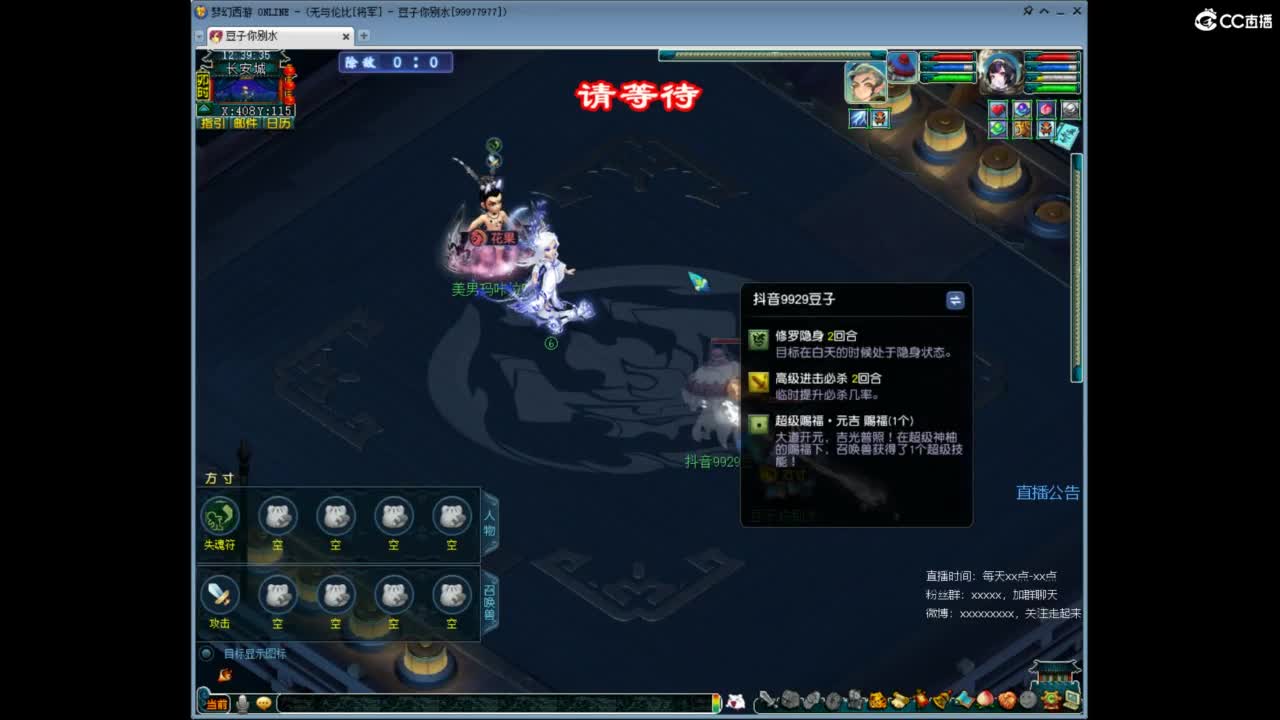The height and width of the screenshot is (720, 1280).
Task: Switch to the 当前 chat tab
Action: pyautogui.click(x=217, y=703)
